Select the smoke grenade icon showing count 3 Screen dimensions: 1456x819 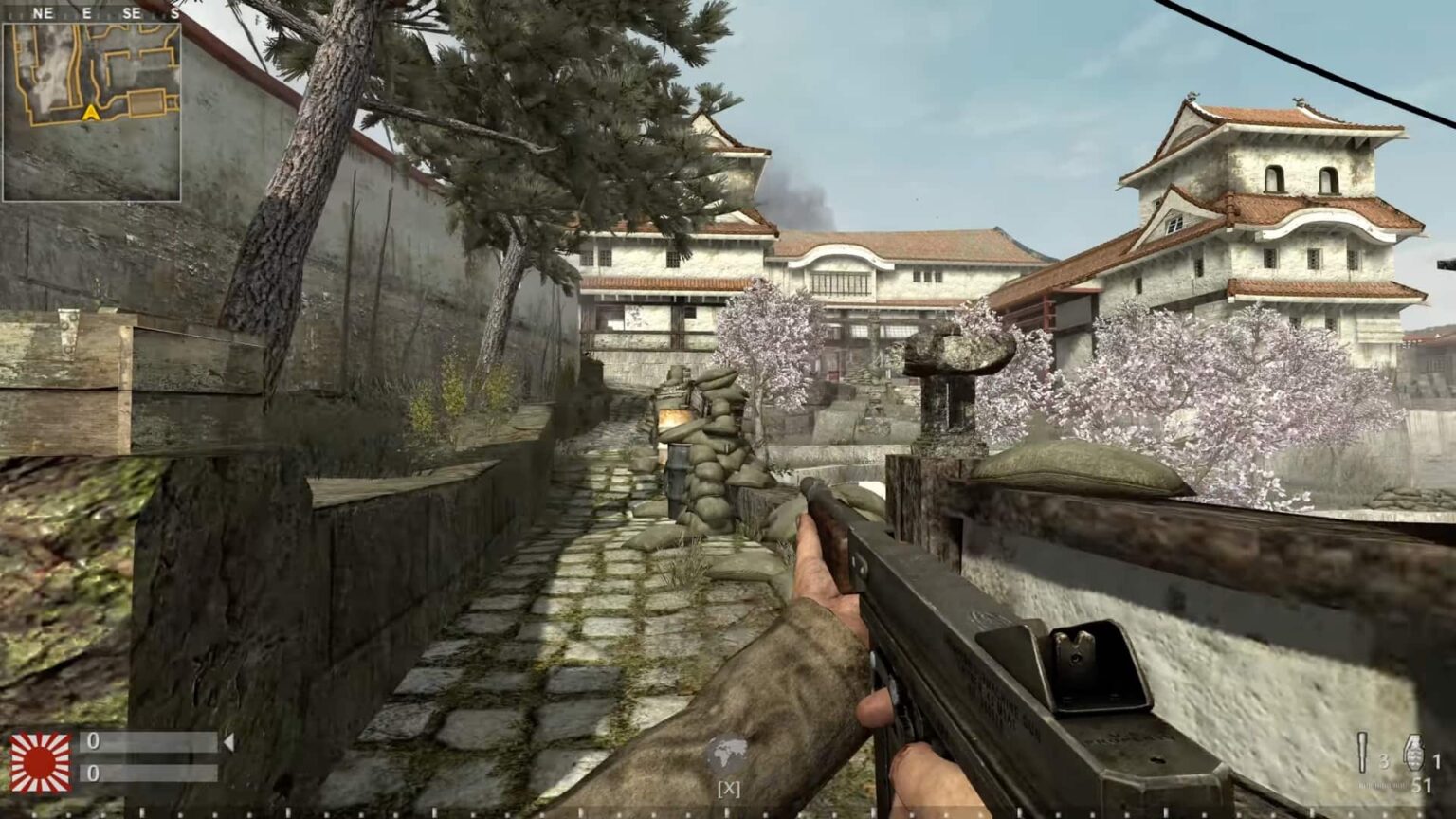click(1362, 752)
